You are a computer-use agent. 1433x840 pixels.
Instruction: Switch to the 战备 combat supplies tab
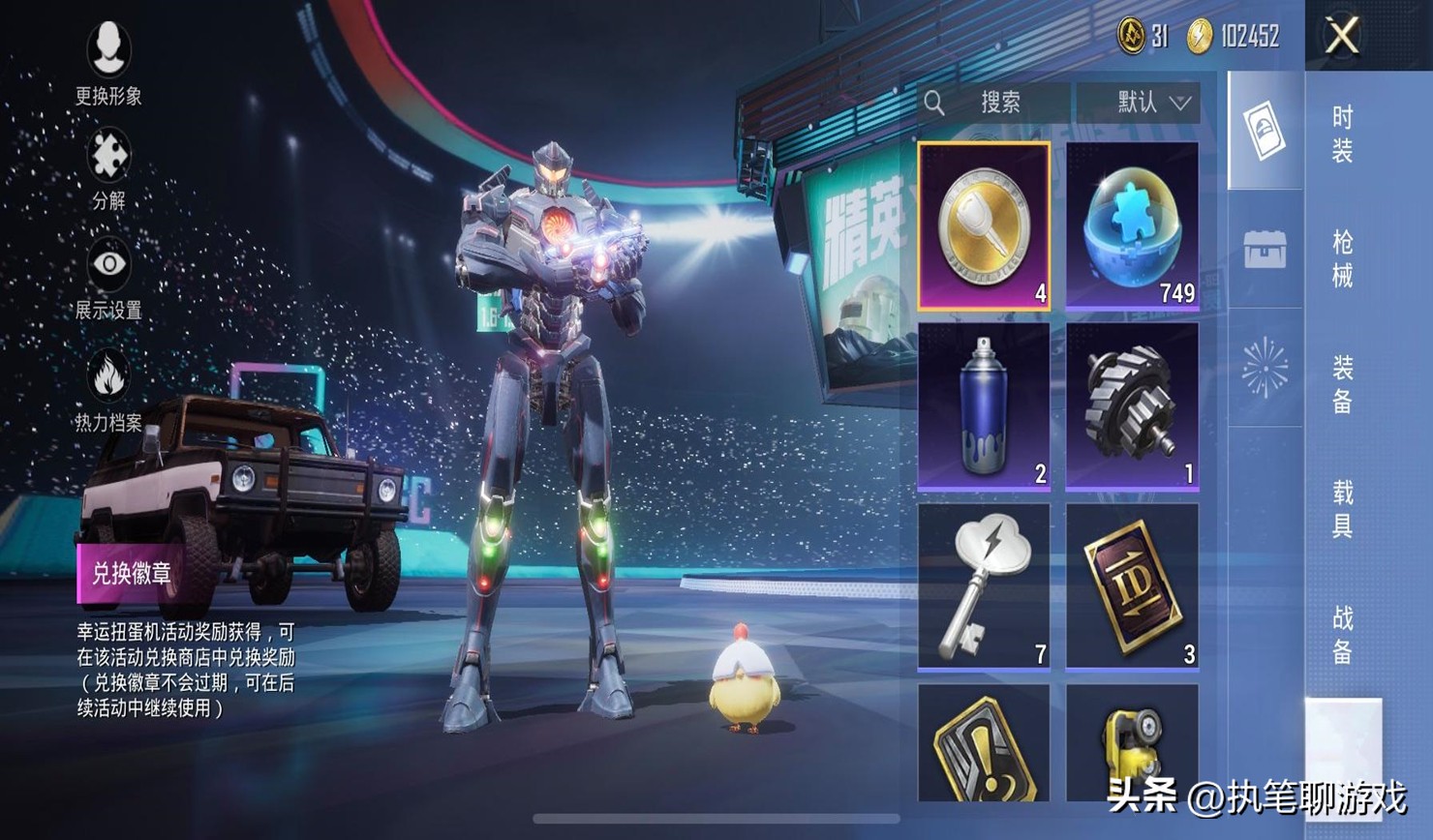[x=1342, y=635]
